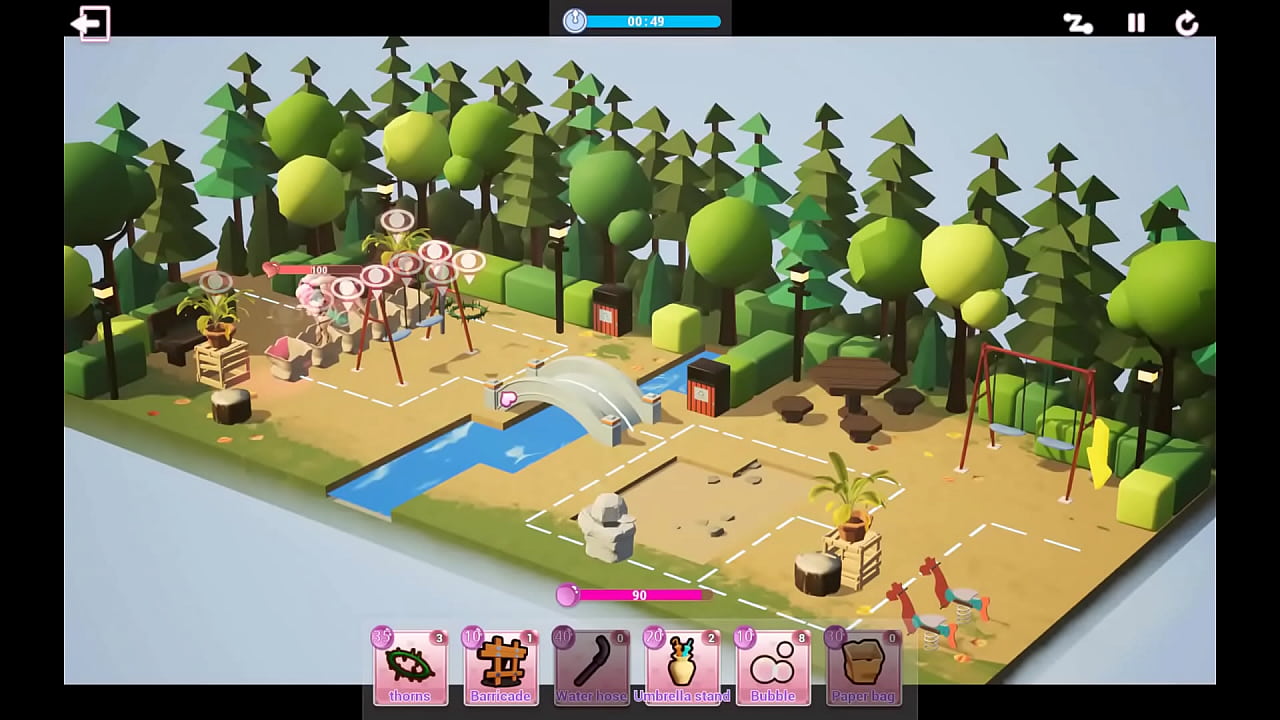Choose the Barricade card
The height and width of the screenshot is (720, 1280).
click(x=501, y=666)
